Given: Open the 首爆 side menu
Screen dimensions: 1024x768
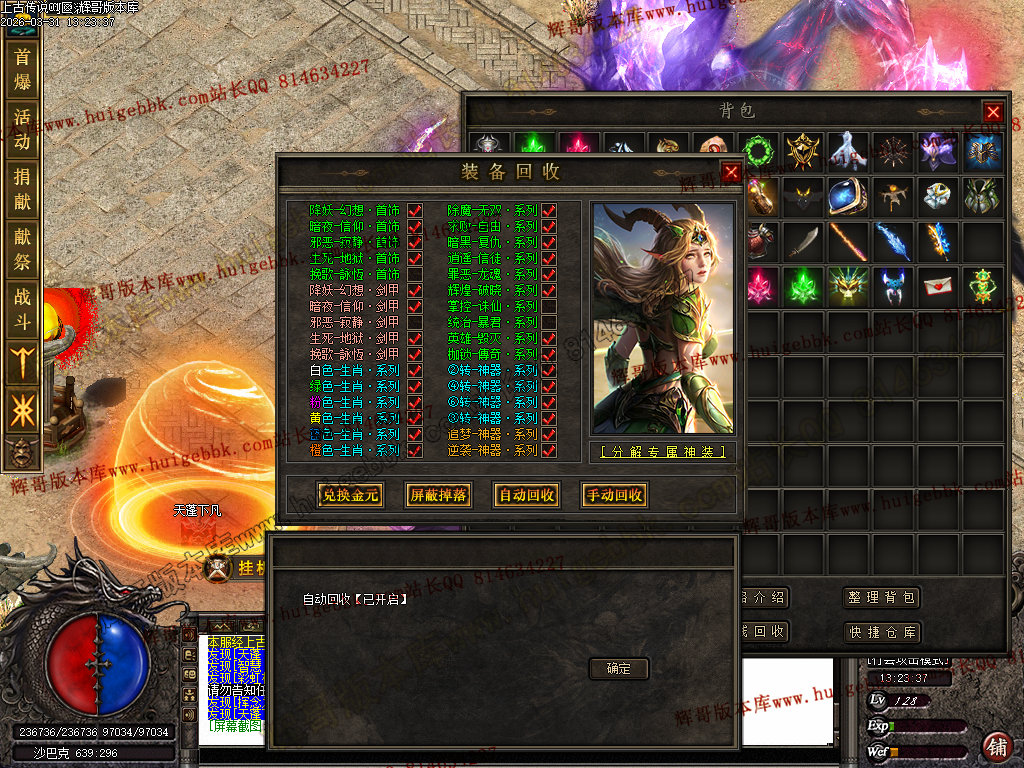Looking at the screenshot, I should click(x=22, y=70).
